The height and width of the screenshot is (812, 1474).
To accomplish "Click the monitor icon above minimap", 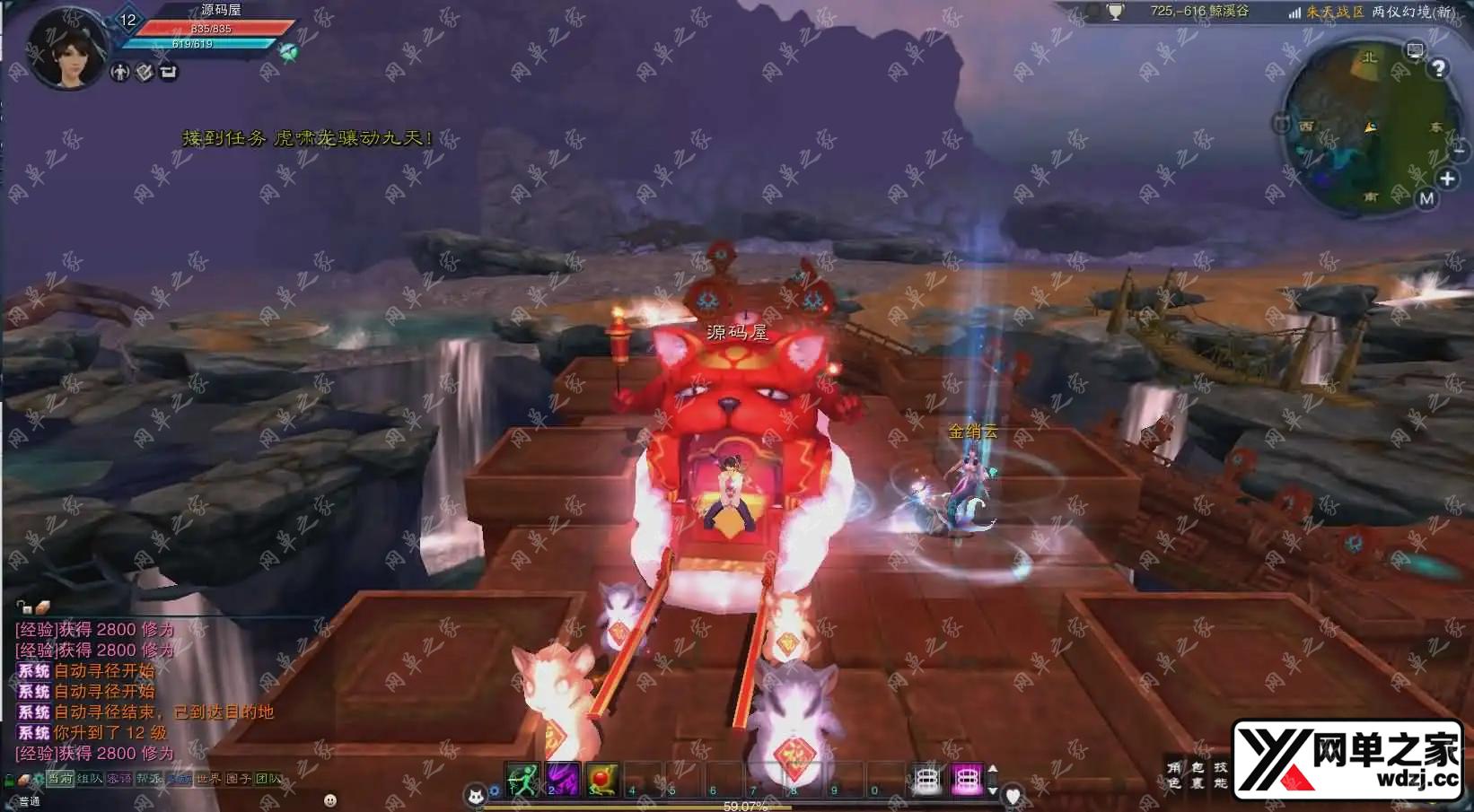I will 1415,50.
